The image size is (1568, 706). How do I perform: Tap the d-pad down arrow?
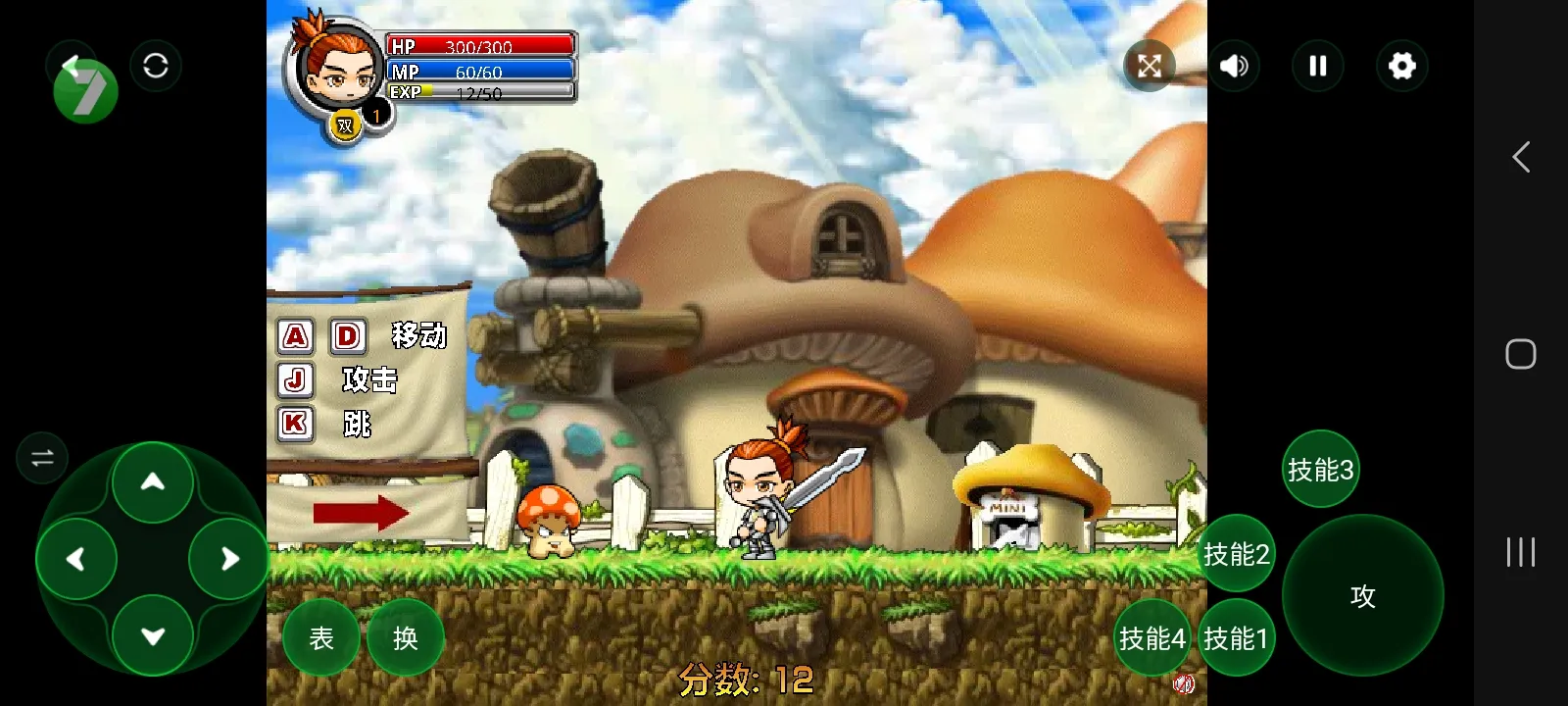point(153,636)
